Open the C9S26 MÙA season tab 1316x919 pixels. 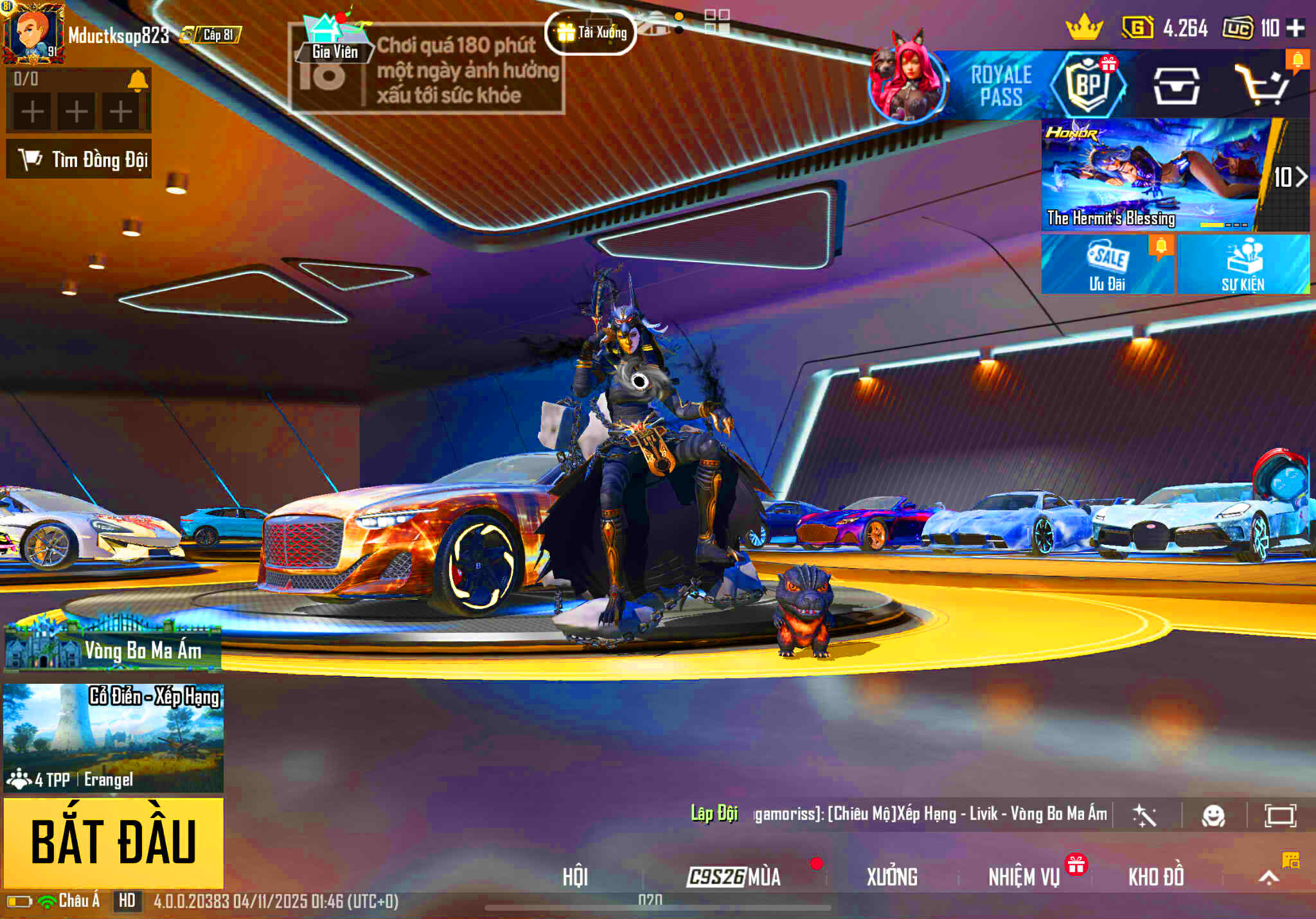734,877
